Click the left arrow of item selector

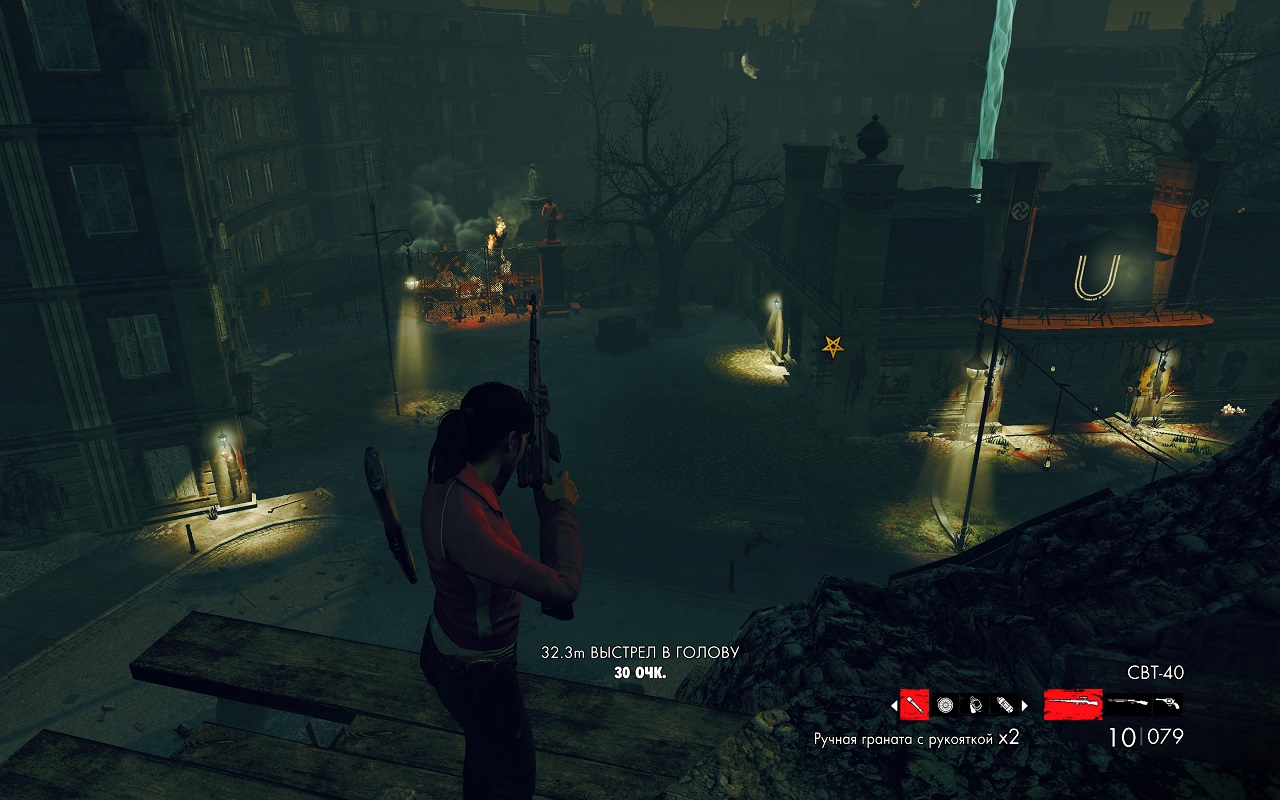click(894, 705)
